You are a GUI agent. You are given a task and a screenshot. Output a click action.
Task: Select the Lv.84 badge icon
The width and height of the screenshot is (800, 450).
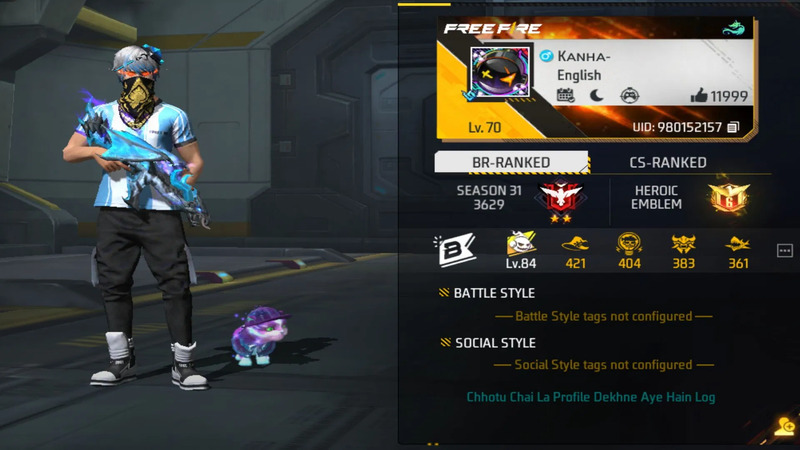point(519,247)
